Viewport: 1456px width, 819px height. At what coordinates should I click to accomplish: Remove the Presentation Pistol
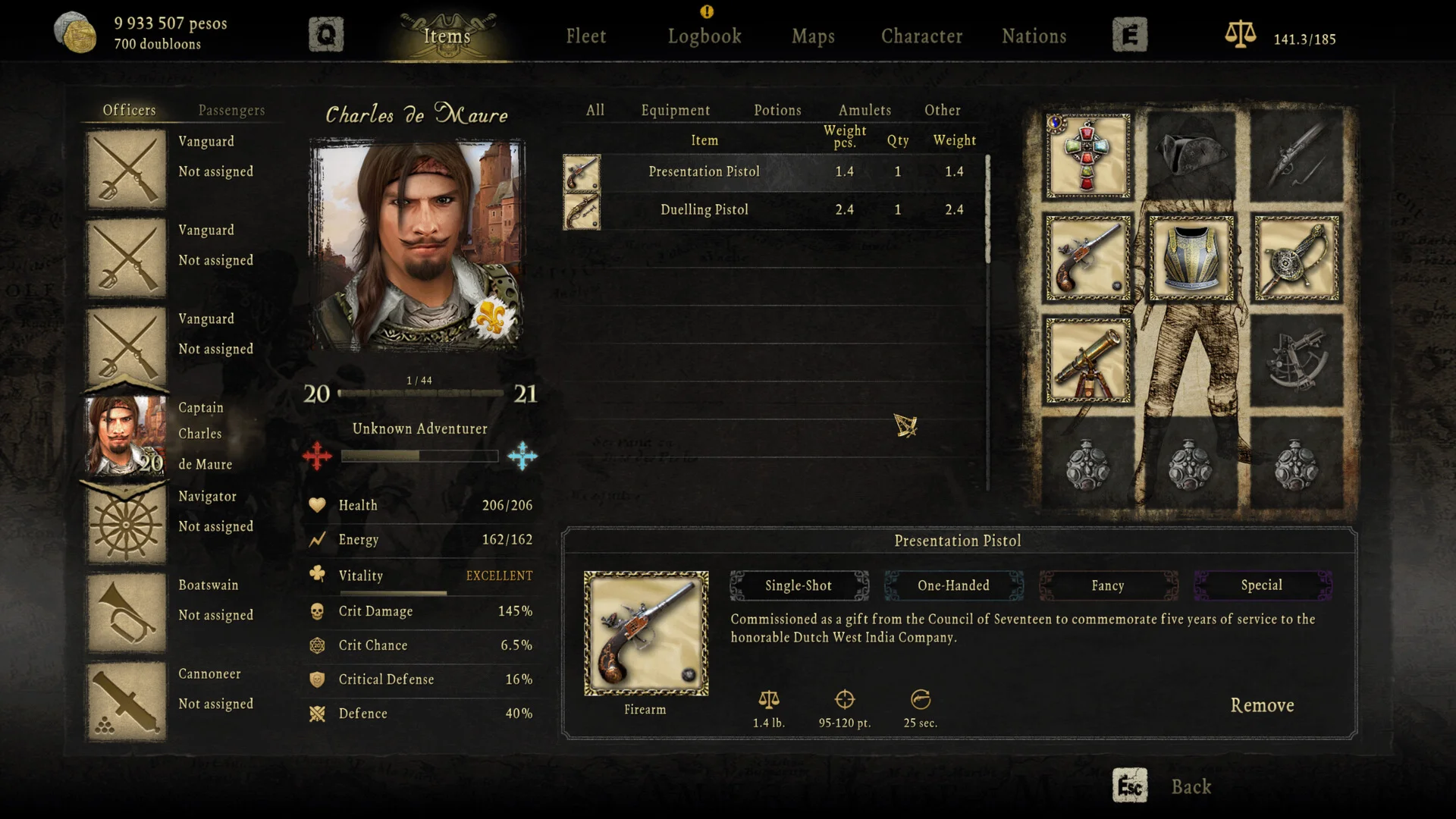pos(1262,705)
